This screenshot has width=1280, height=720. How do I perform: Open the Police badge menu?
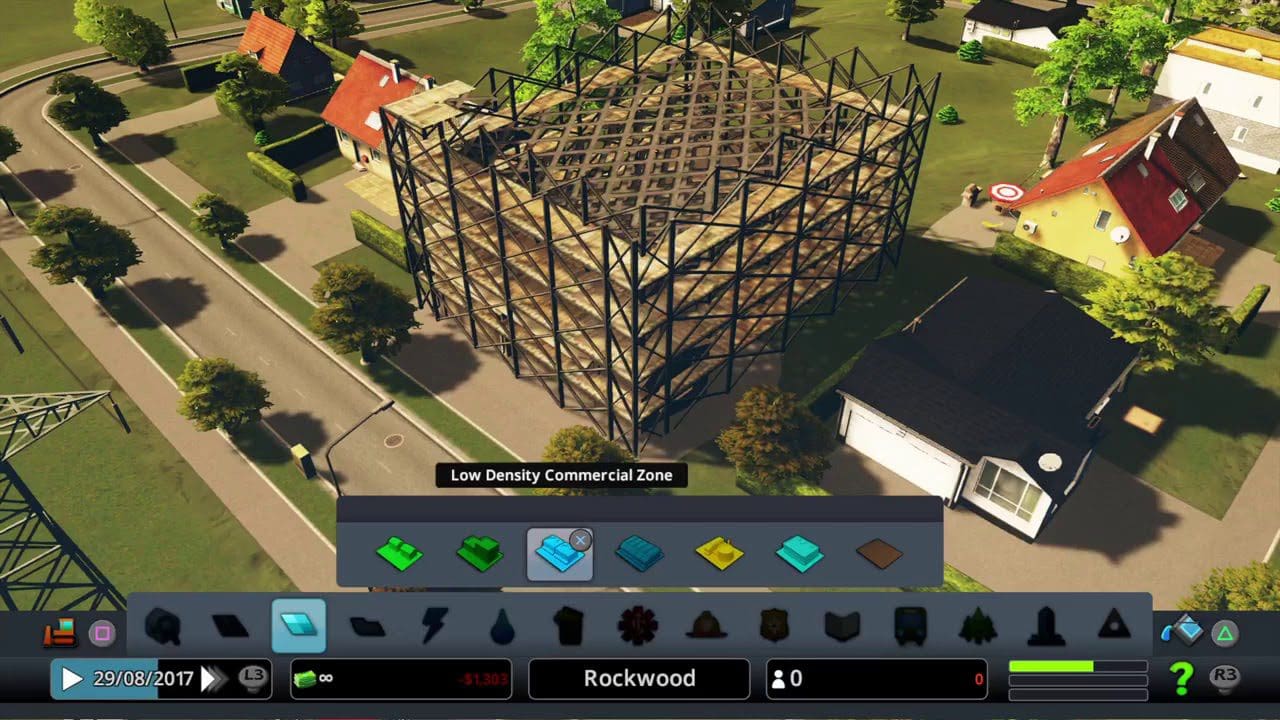click(x=774, y=626)
